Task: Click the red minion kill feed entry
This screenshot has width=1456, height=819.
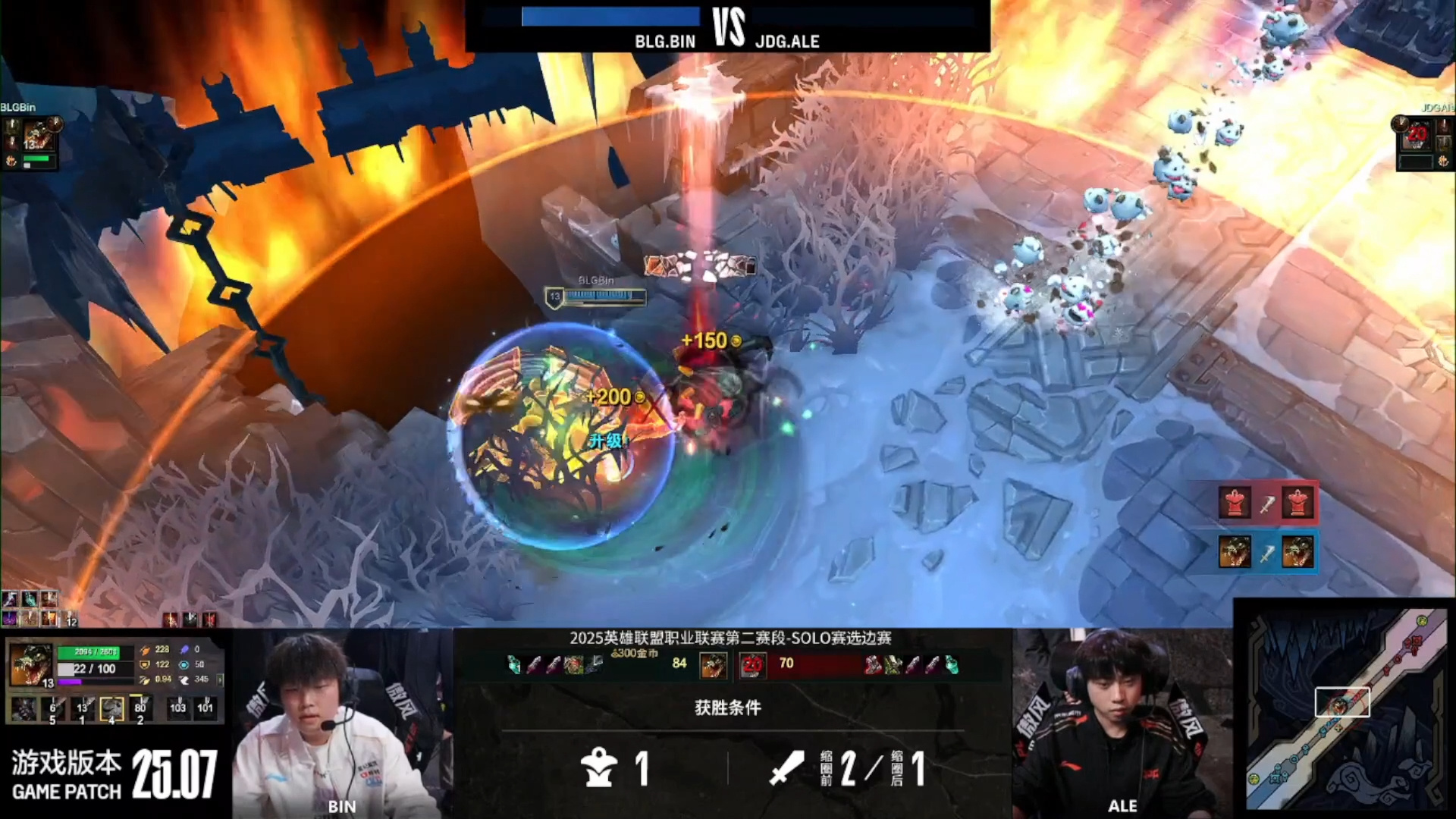Action: [1266, 503]
